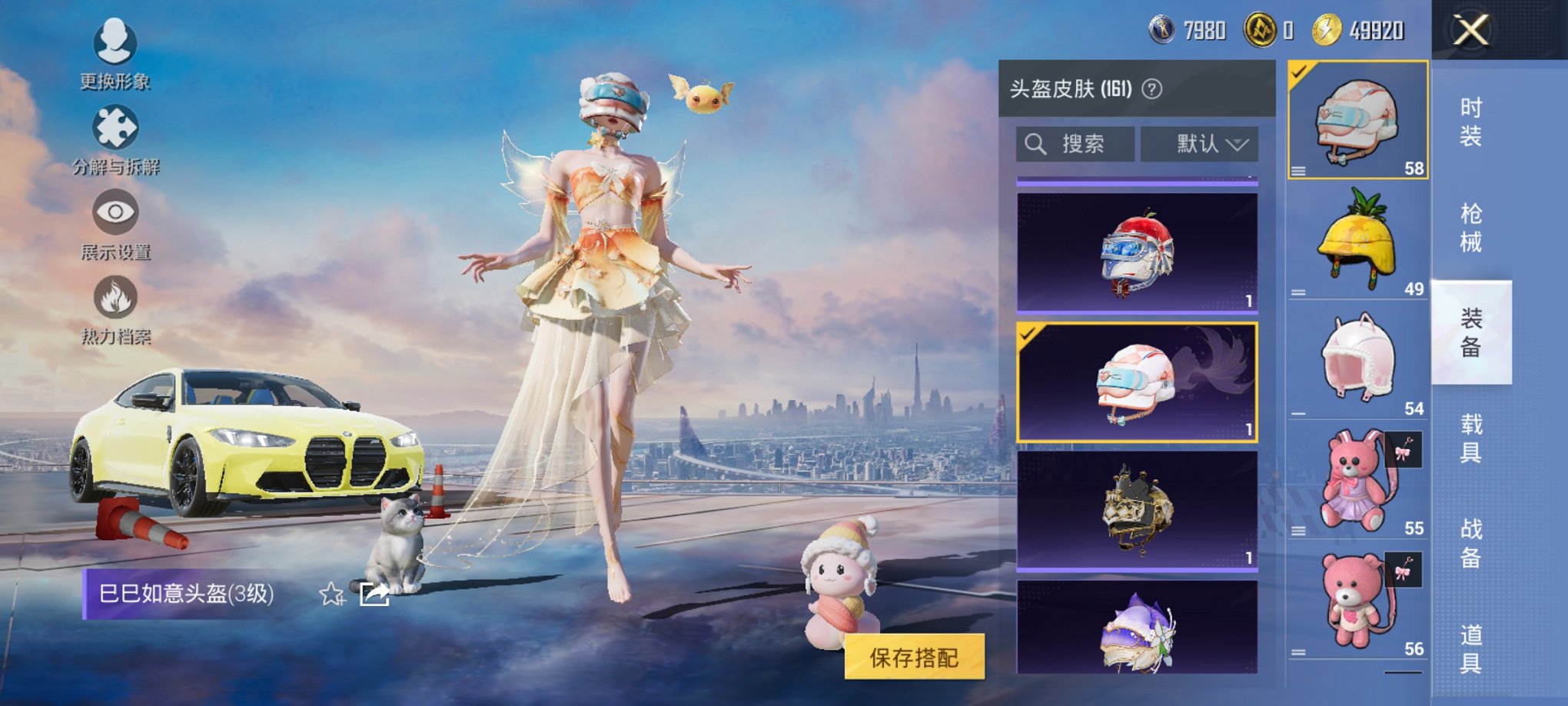Image resolution: width=1568 pixels, height=706 pixels.
Task: Click the search magnifier in helmet panel
Action: tap(1036, 143)
